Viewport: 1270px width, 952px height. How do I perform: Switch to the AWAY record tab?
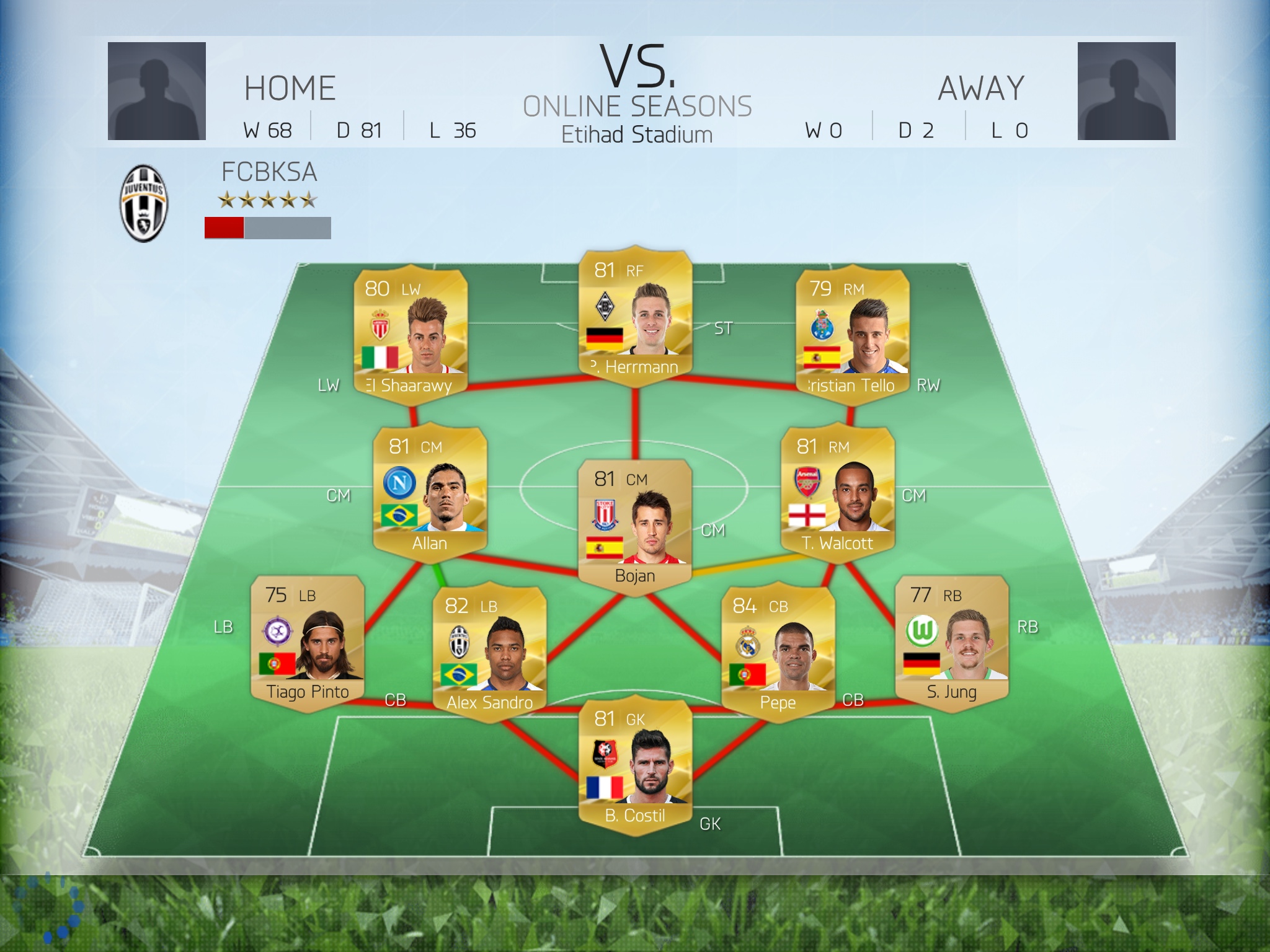click(x=983, y=87)
